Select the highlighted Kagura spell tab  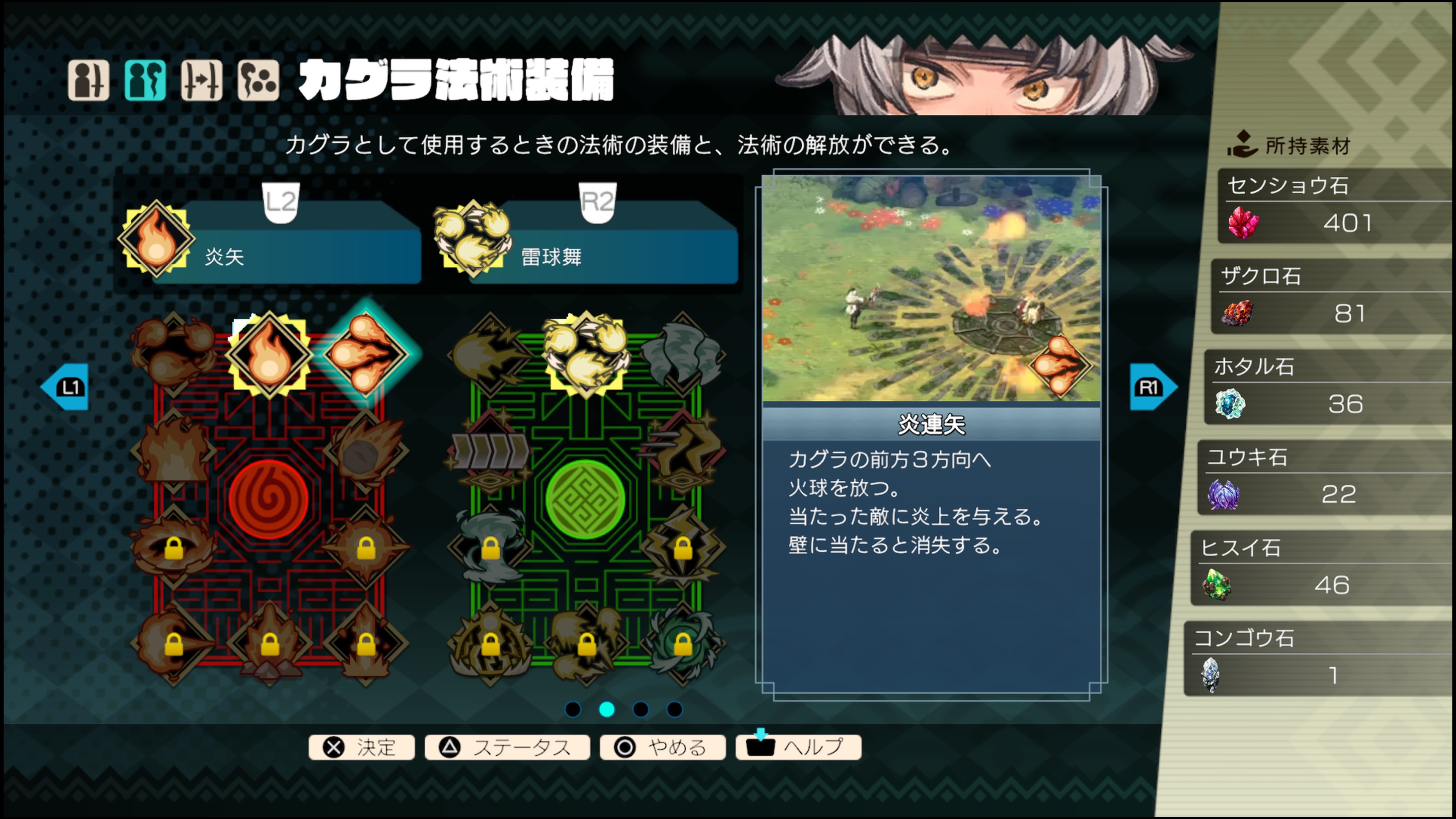coord(145,80)
